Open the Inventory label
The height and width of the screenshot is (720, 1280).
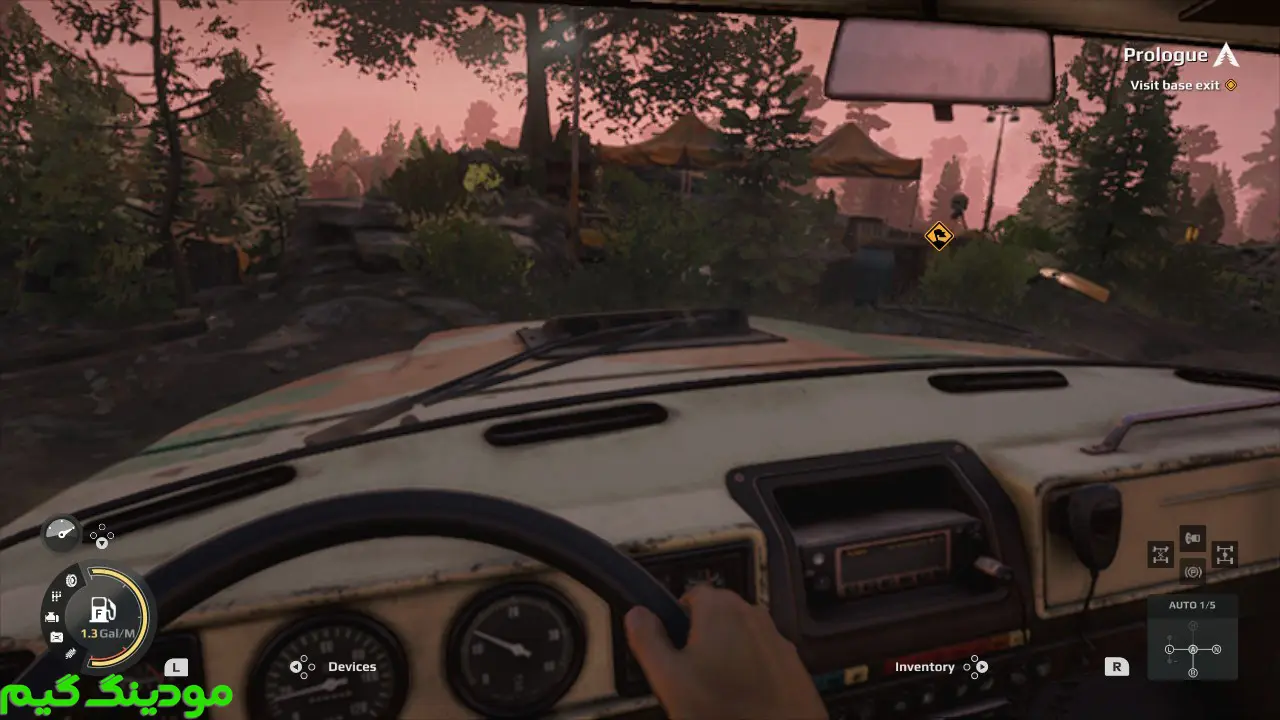(x=924, y=667)
